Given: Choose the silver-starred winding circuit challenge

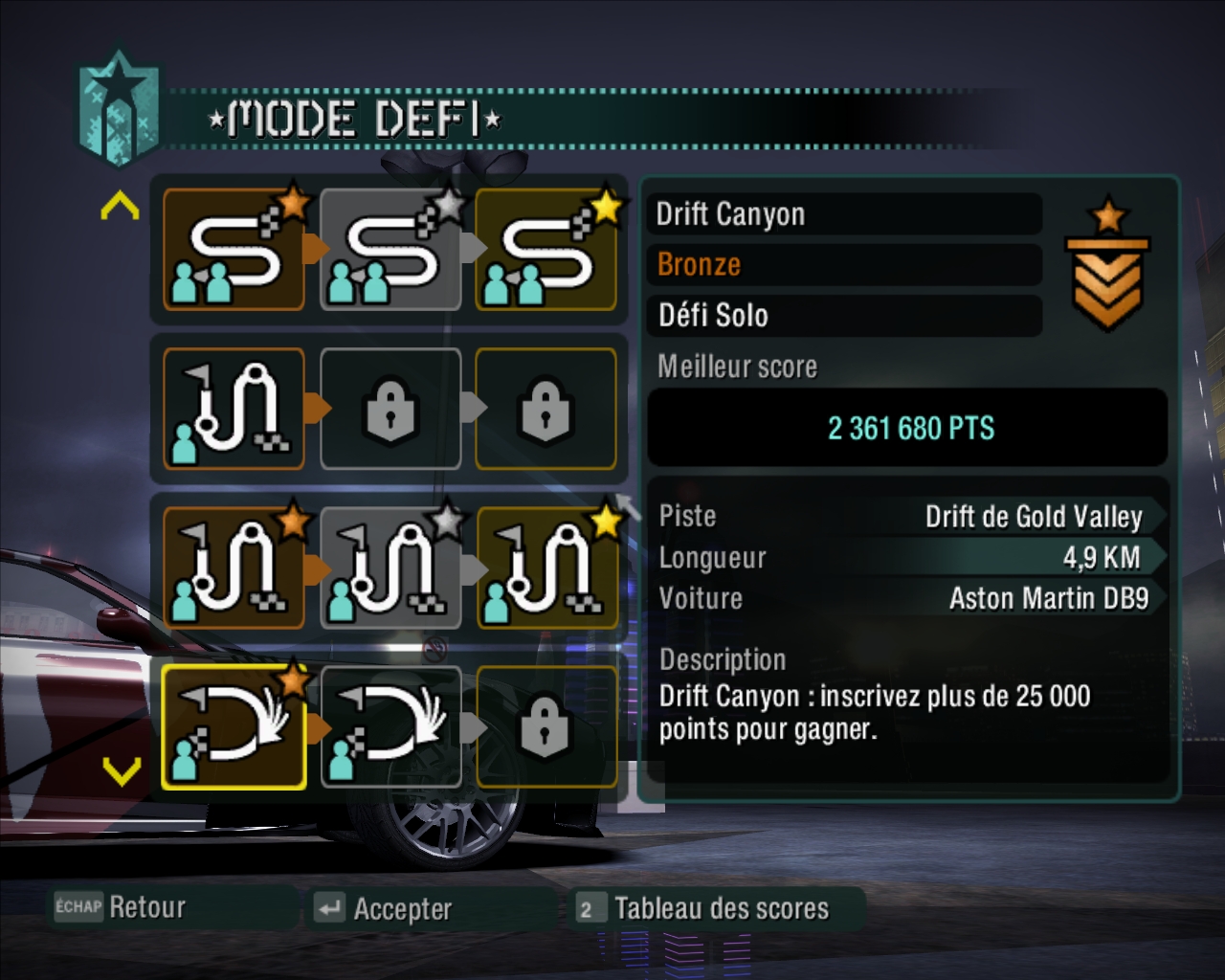Looking at the screenshot, I should point(390,568).
